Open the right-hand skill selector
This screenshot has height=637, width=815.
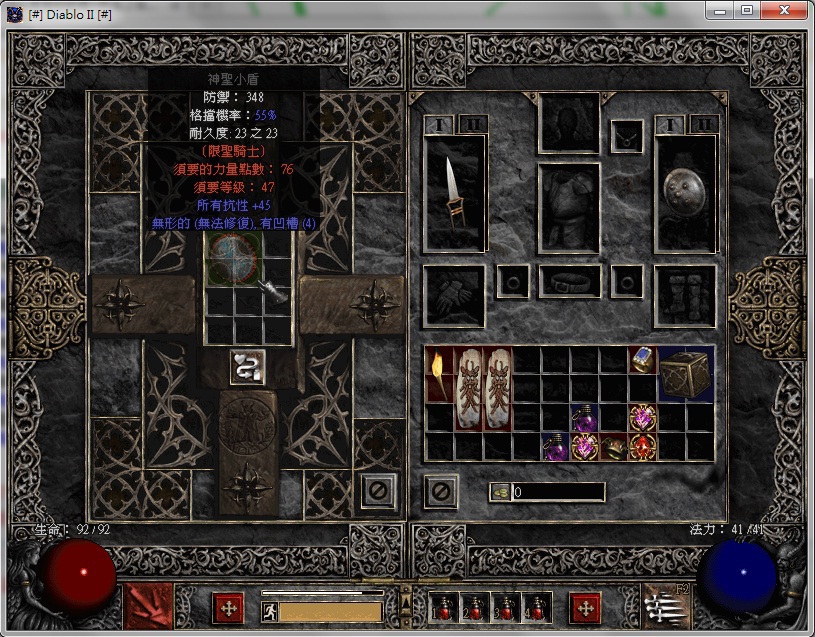tap(666, 607)
